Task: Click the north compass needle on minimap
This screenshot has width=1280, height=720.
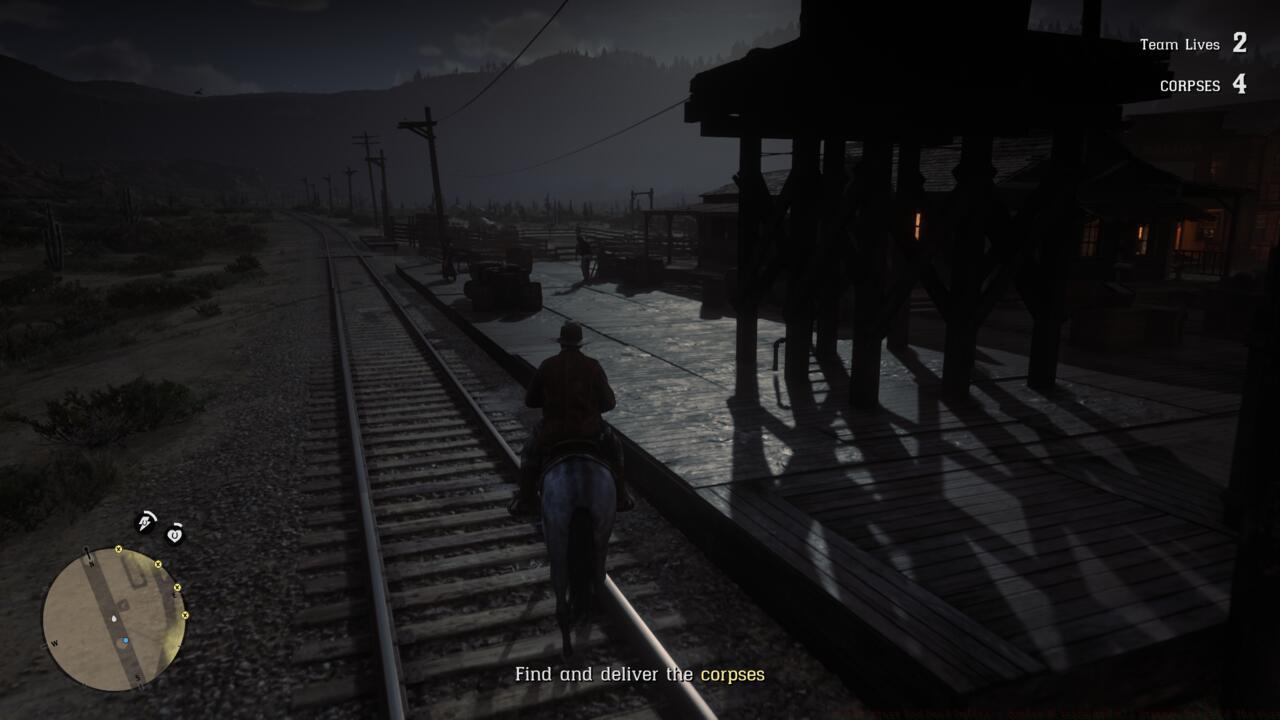Action: point(88,553)
